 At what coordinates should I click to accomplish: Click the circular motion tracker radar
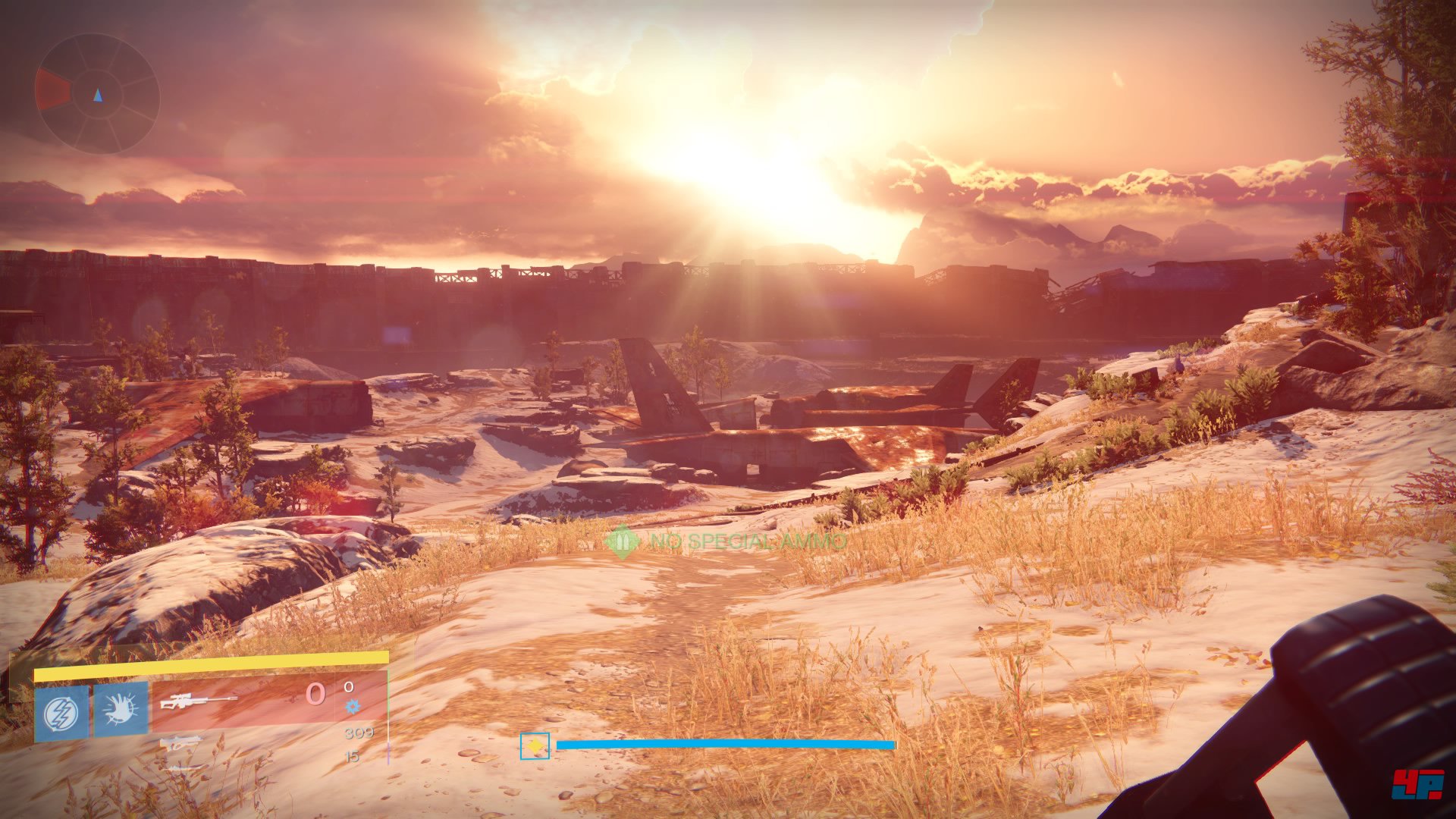click(x=97, y=93)
